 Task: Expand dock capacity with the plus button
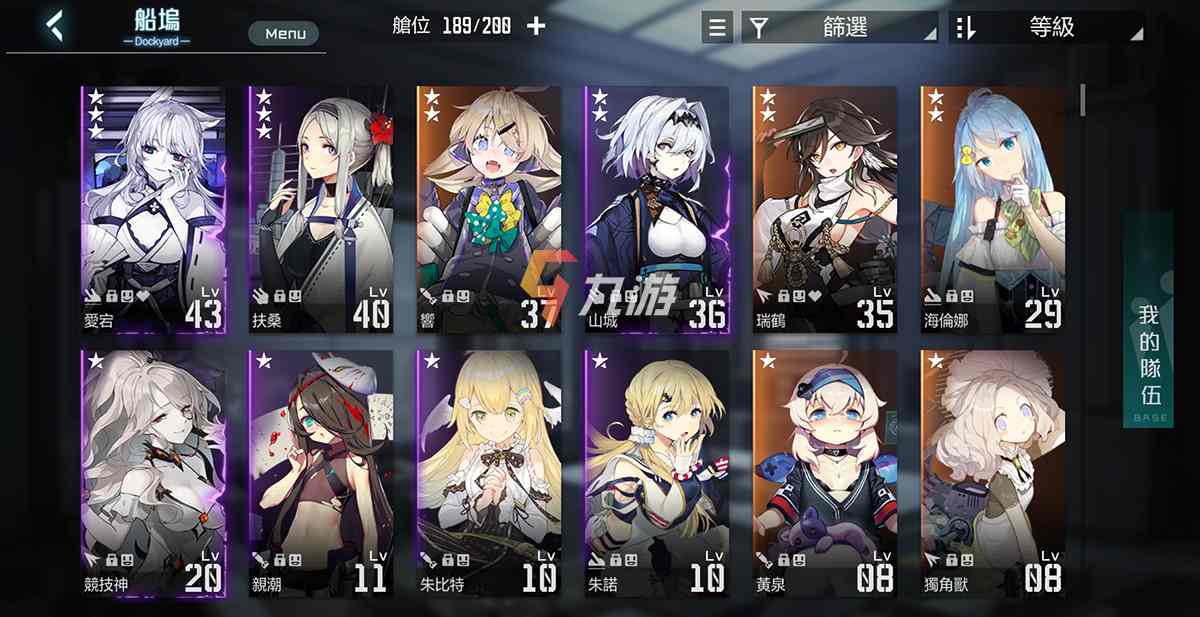536,26
